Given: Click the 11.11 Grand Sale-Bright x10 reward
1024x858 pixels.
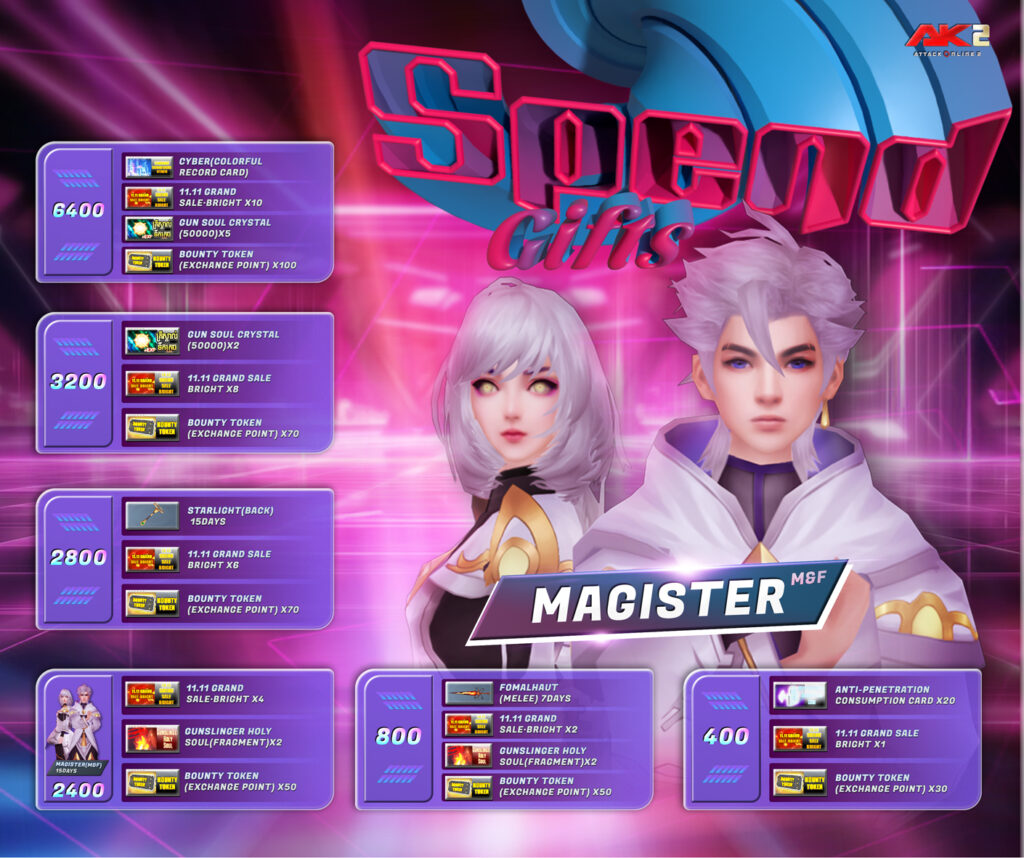Looking at the screenshot, I should (x=150, y=197).
